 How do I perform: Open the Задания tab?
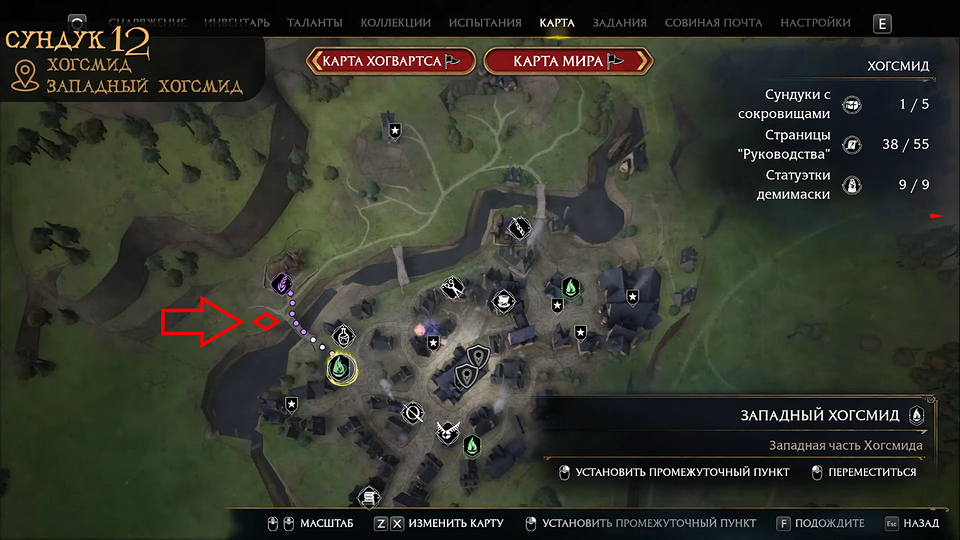pyautogui.click(x=619, y=22)
